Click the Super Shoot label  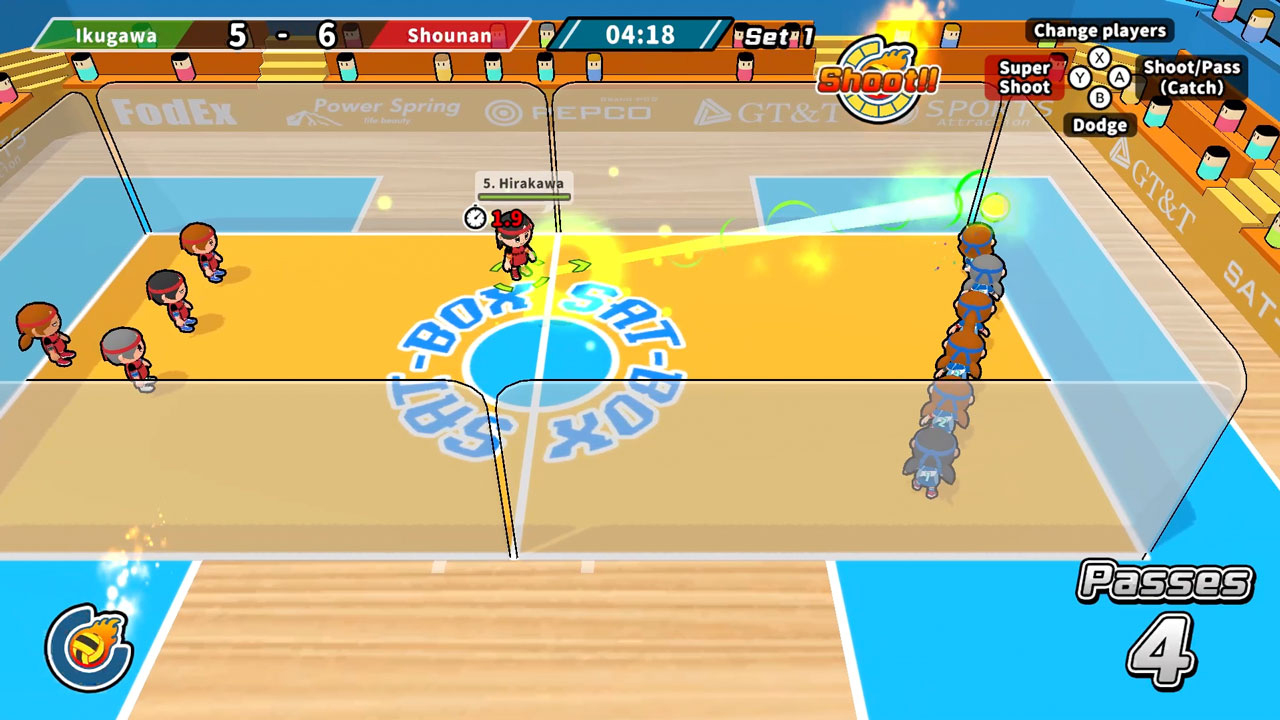point(1025,76)
